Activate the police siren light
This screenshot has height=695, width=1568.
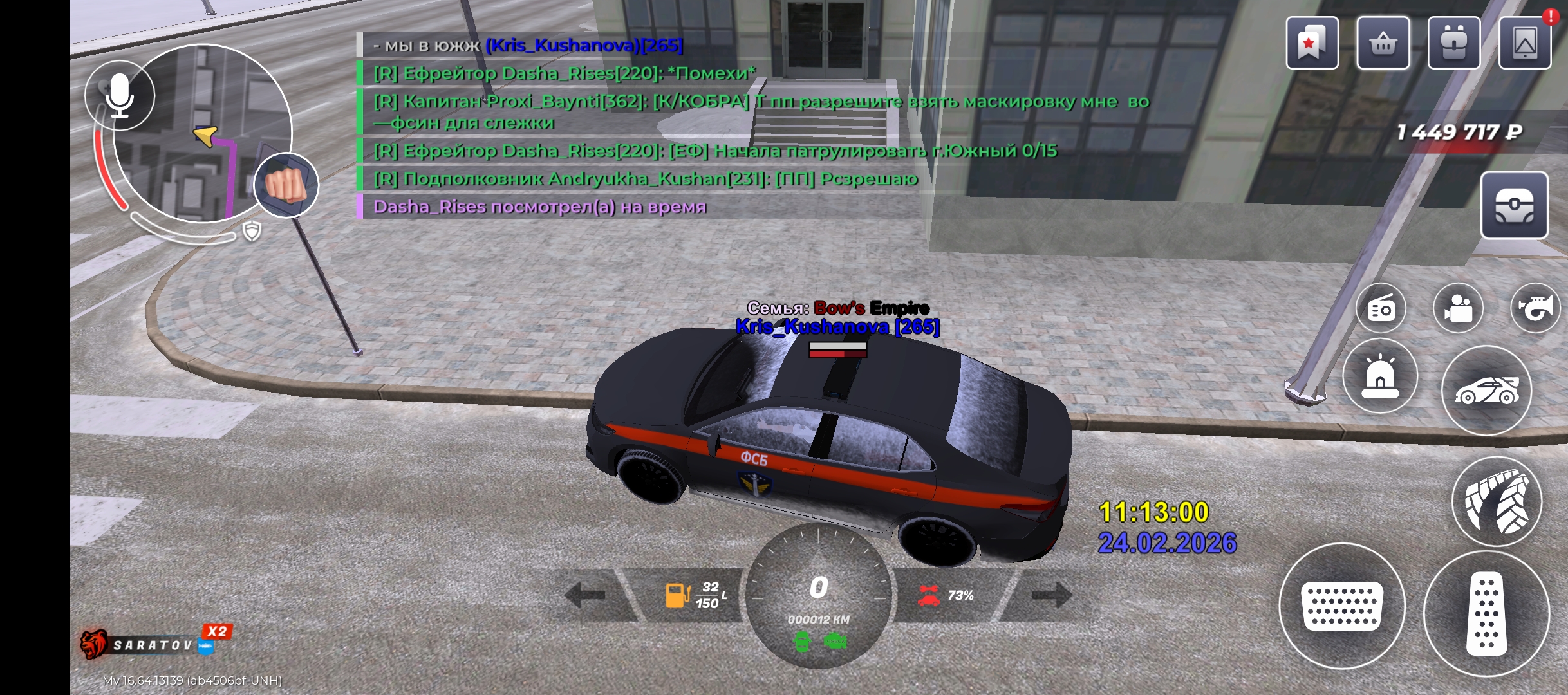(x=1380, y=376)
